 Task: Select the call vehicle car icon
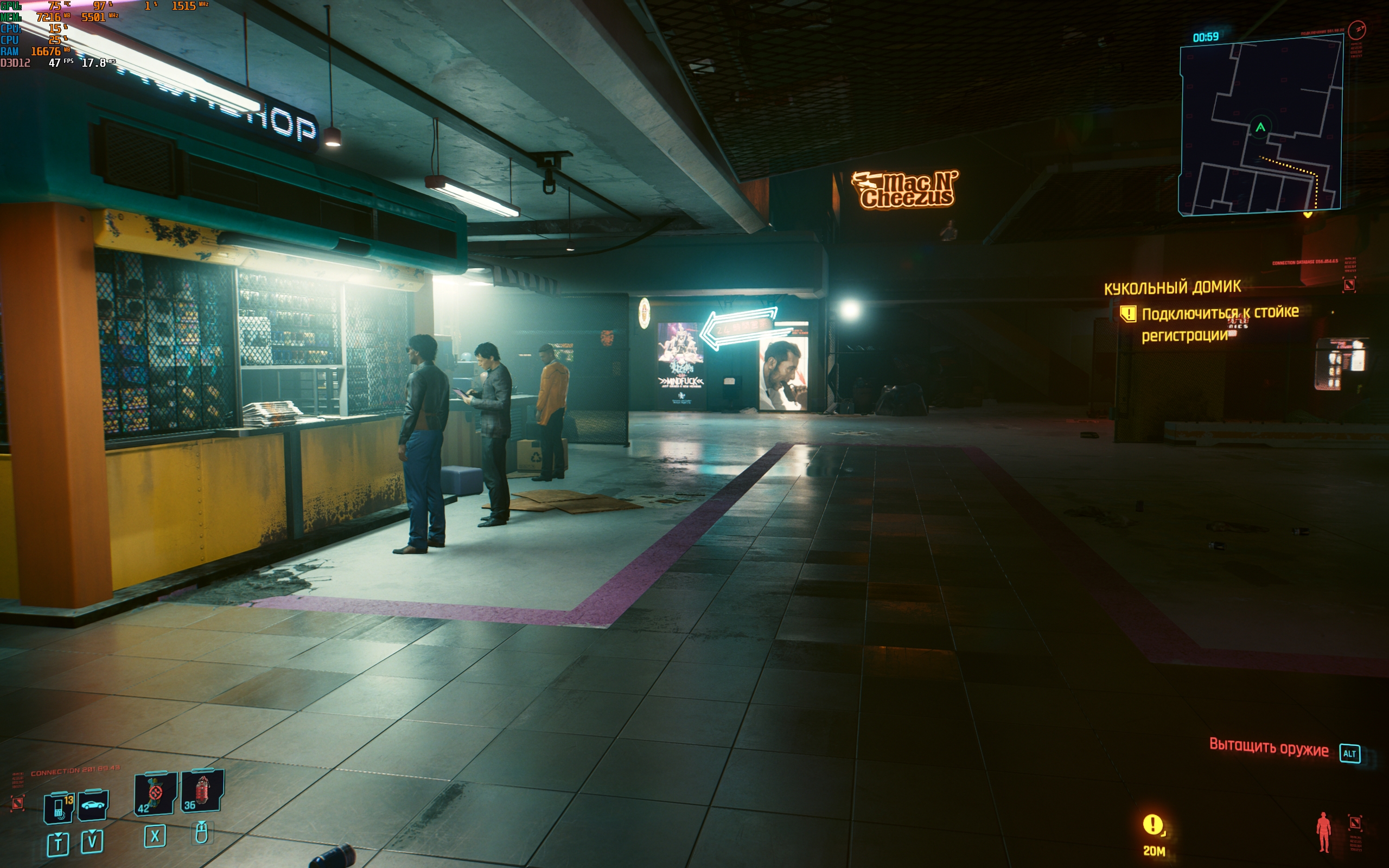click(x=92, y=805)
